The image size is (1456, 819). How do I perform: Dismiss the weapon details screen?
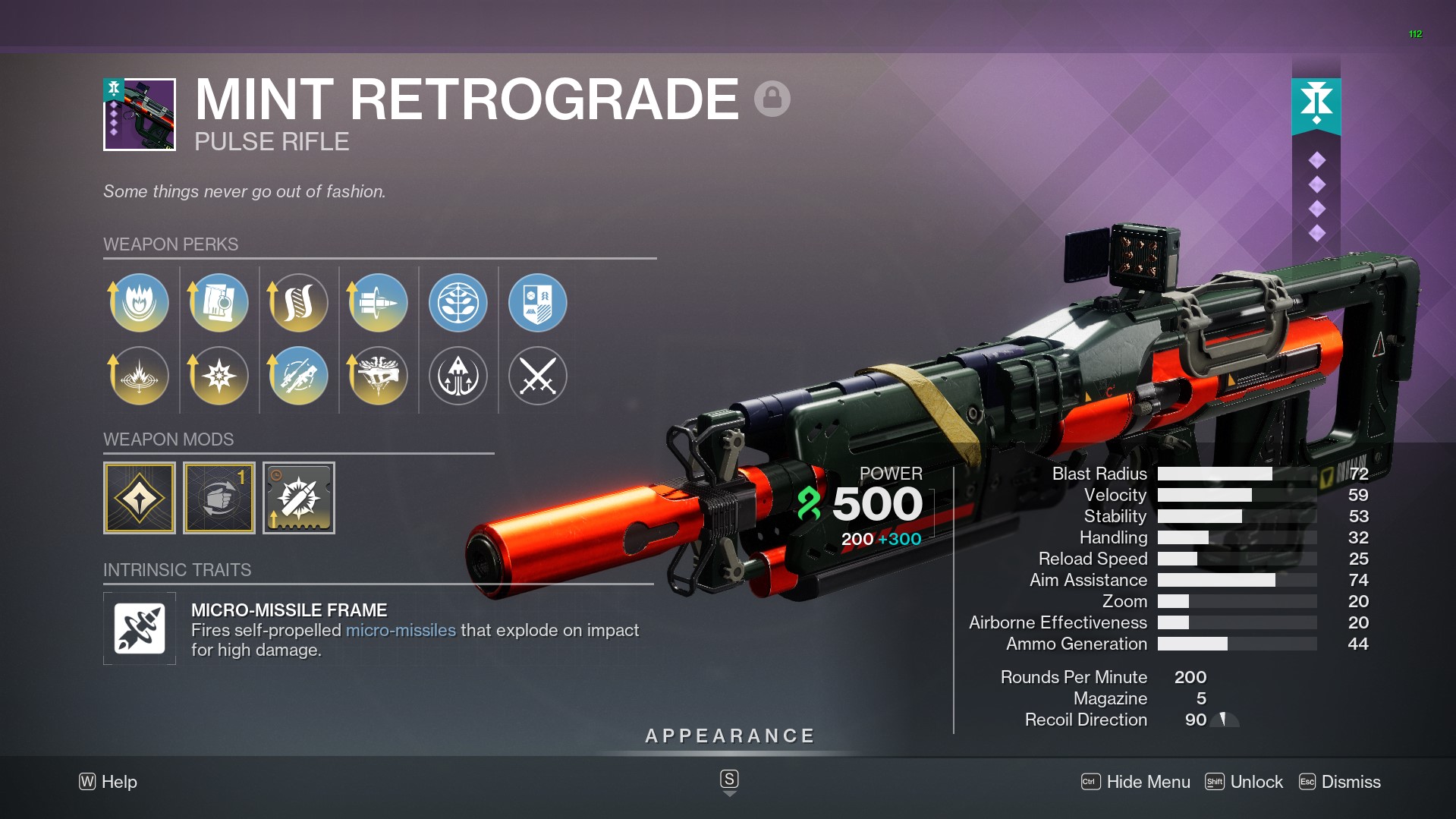pyautogui.click(x=1340, y=782)
